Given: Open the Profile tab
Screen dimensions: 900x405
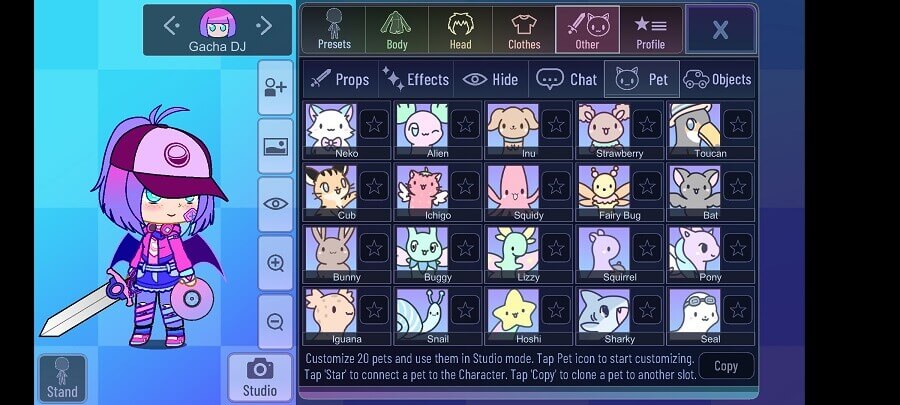Looking at the screenshot, I should click(651, 30).
